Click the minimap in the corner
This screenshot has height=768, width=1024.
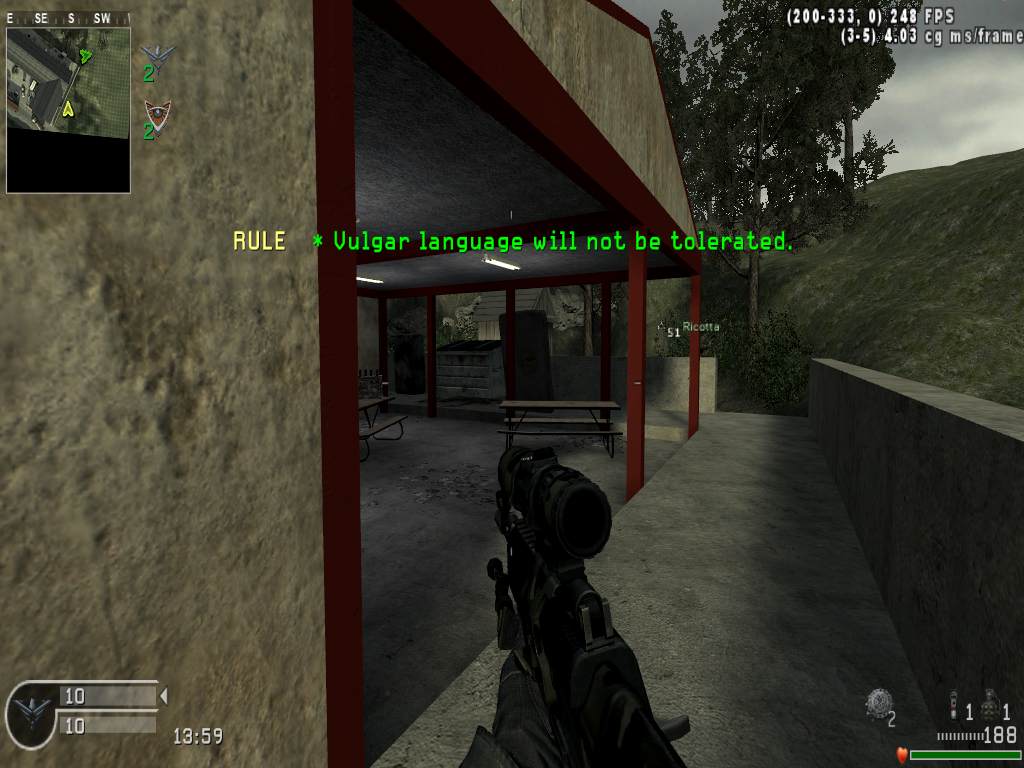68,109
